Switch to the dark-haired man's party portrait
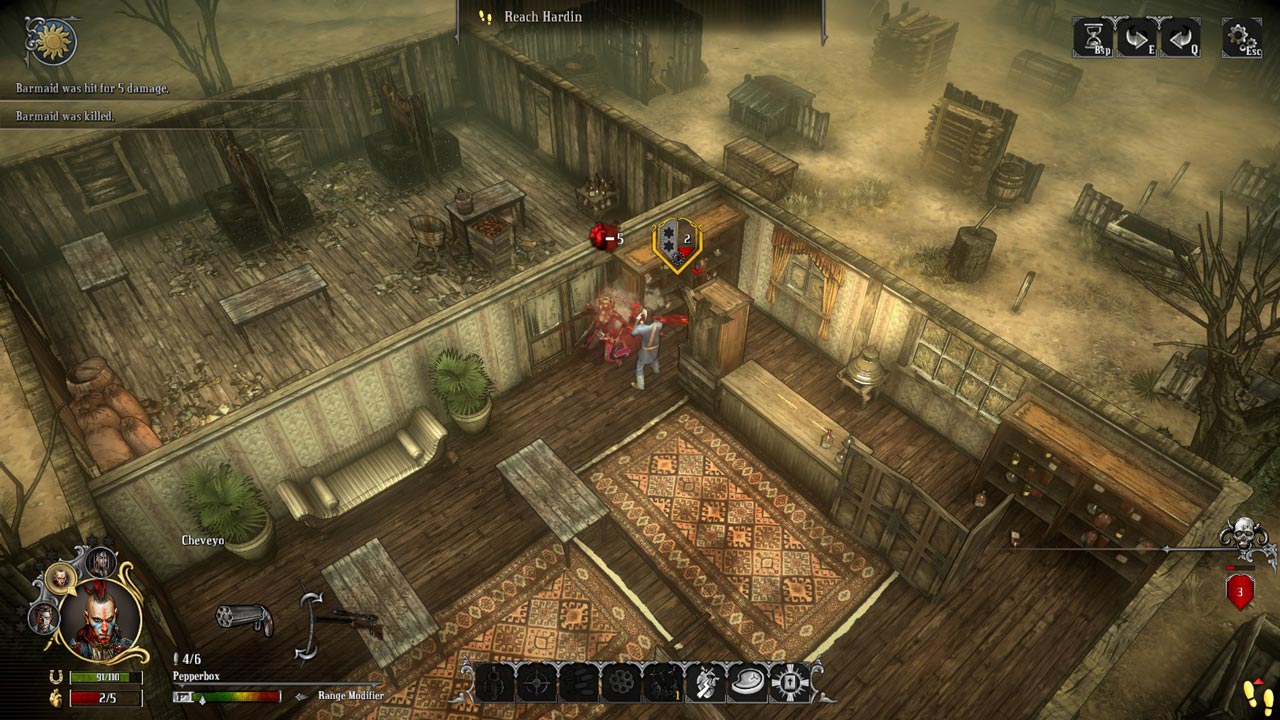Image resolution: width=1280 pixels, height=720 pixels. [x=43, y=618]
